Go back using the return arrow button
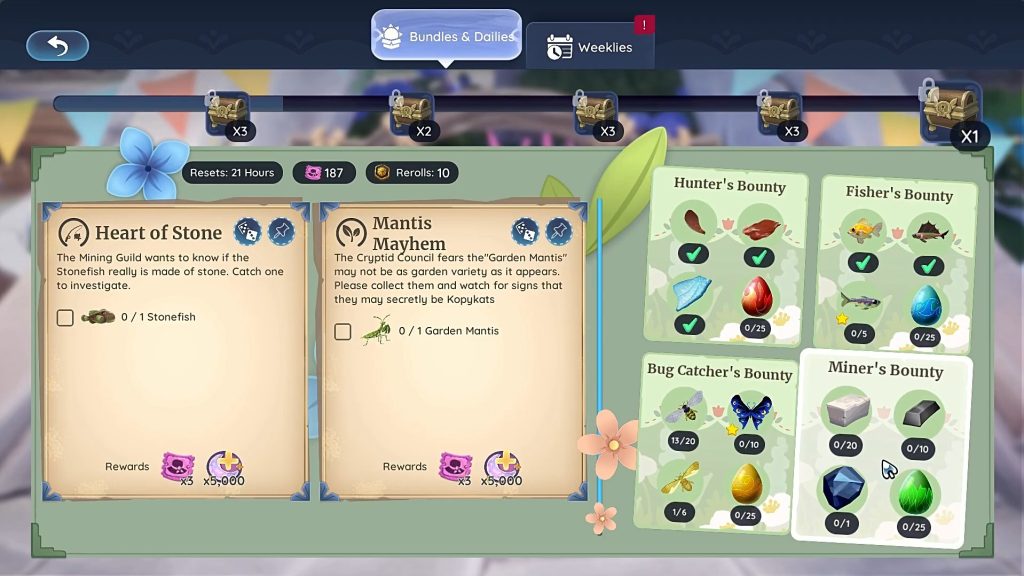Screen dimensions: 1024x576 [x=57, y=45]
